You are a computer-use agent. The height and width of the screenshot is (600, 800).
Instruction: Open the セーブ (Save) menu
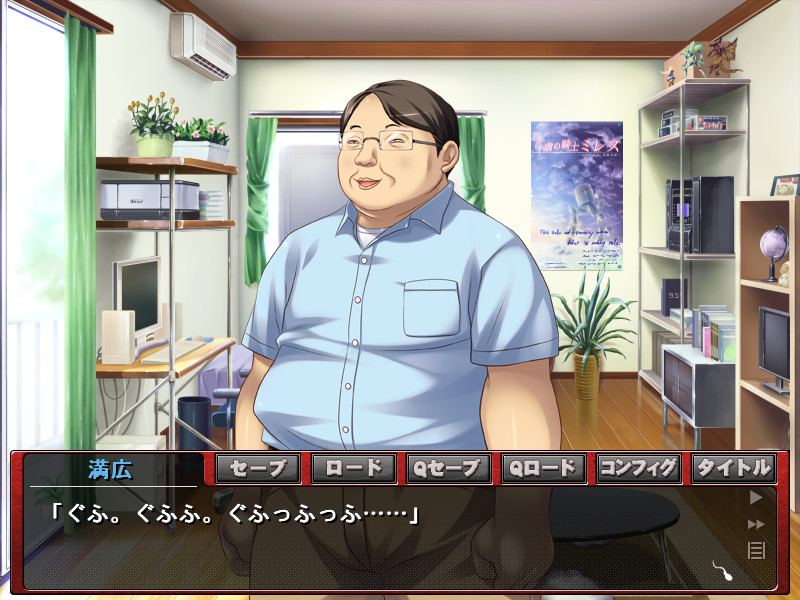coord(258,468)
